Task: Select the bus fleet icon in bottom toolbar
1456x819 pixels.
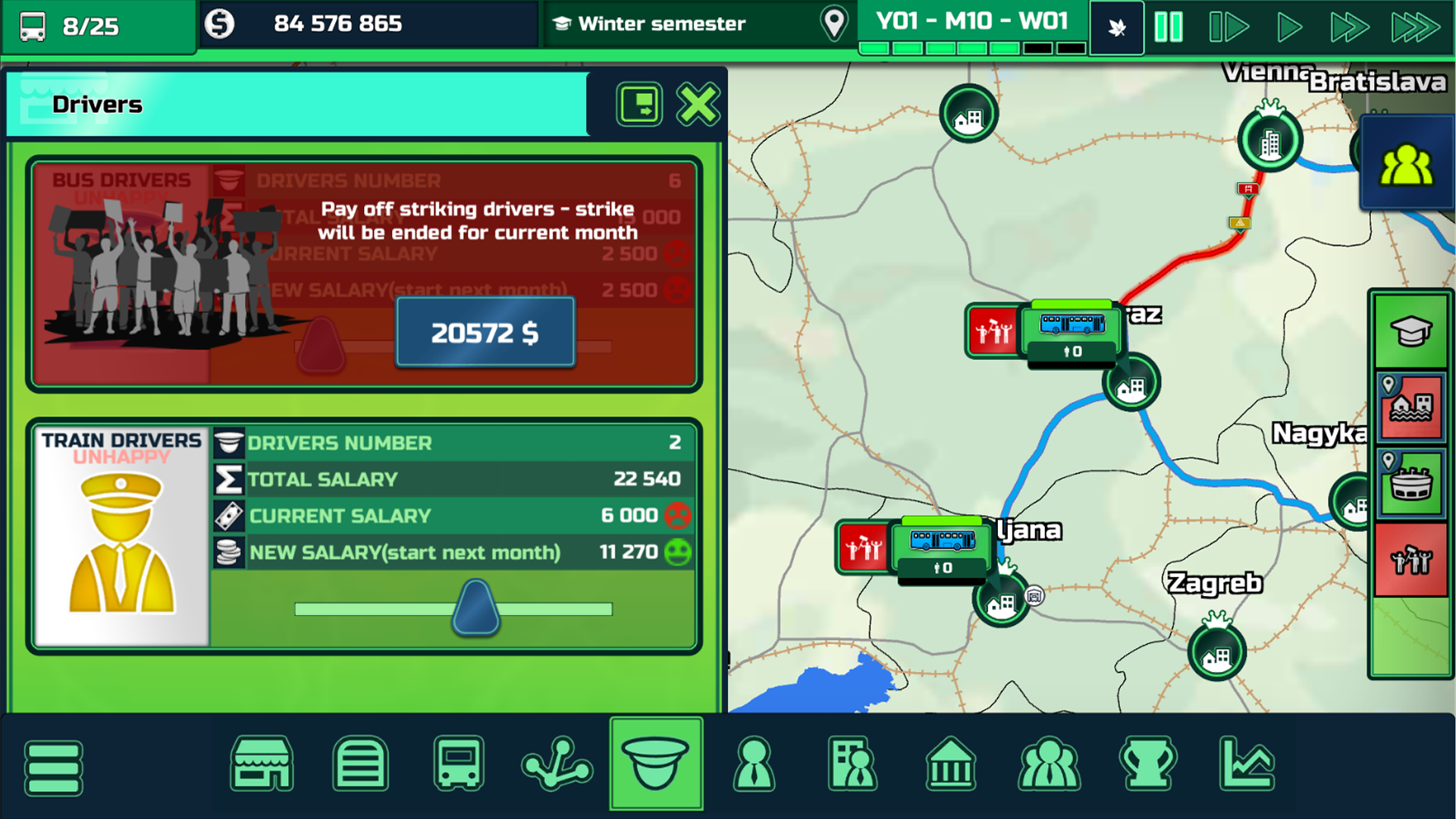Action: [459, 764]
